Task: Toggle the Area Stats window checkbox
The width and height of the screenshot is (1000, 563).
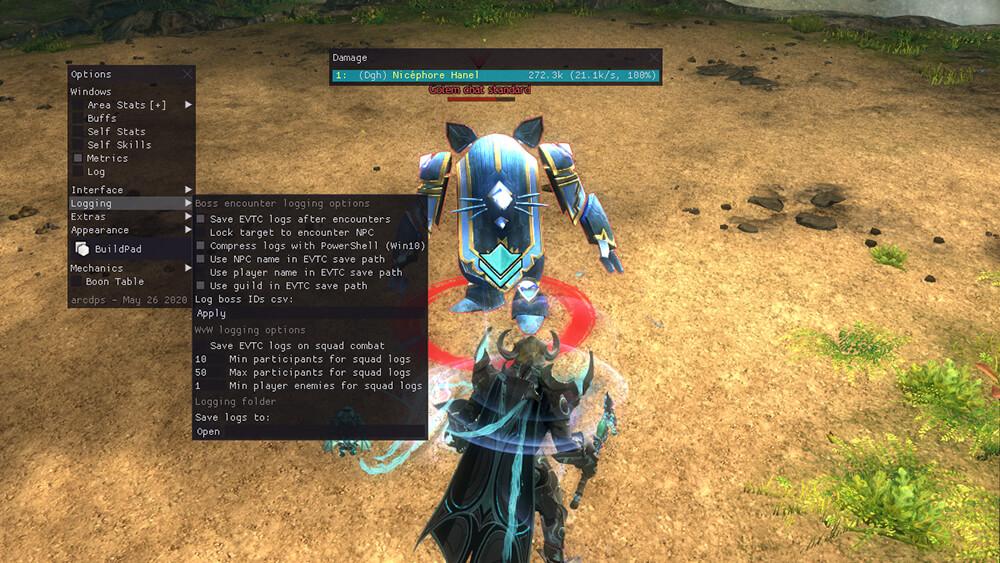Action: [78, 105]
